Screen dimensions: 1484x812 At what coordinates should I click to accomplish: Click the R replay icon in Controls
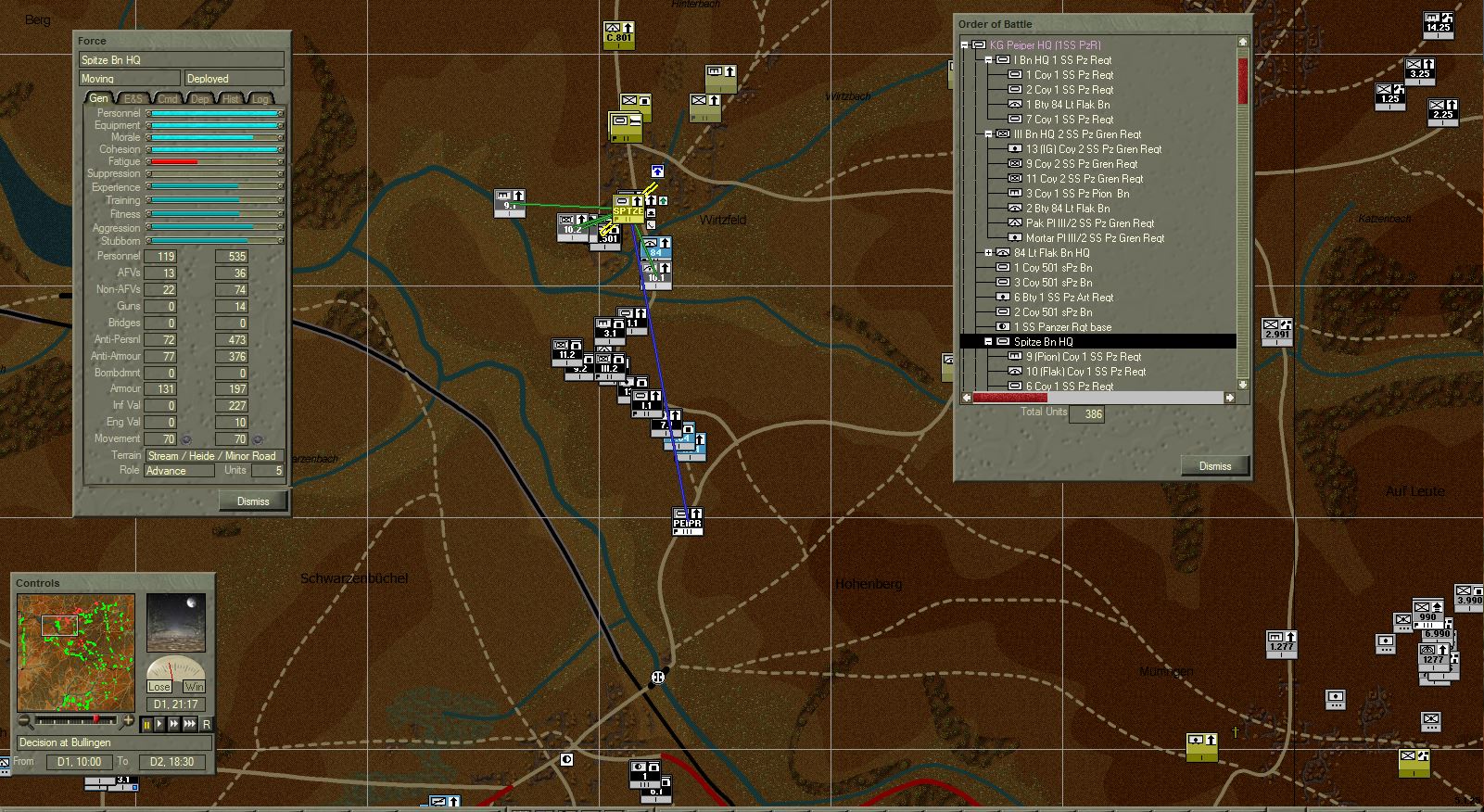coord(208,724)
